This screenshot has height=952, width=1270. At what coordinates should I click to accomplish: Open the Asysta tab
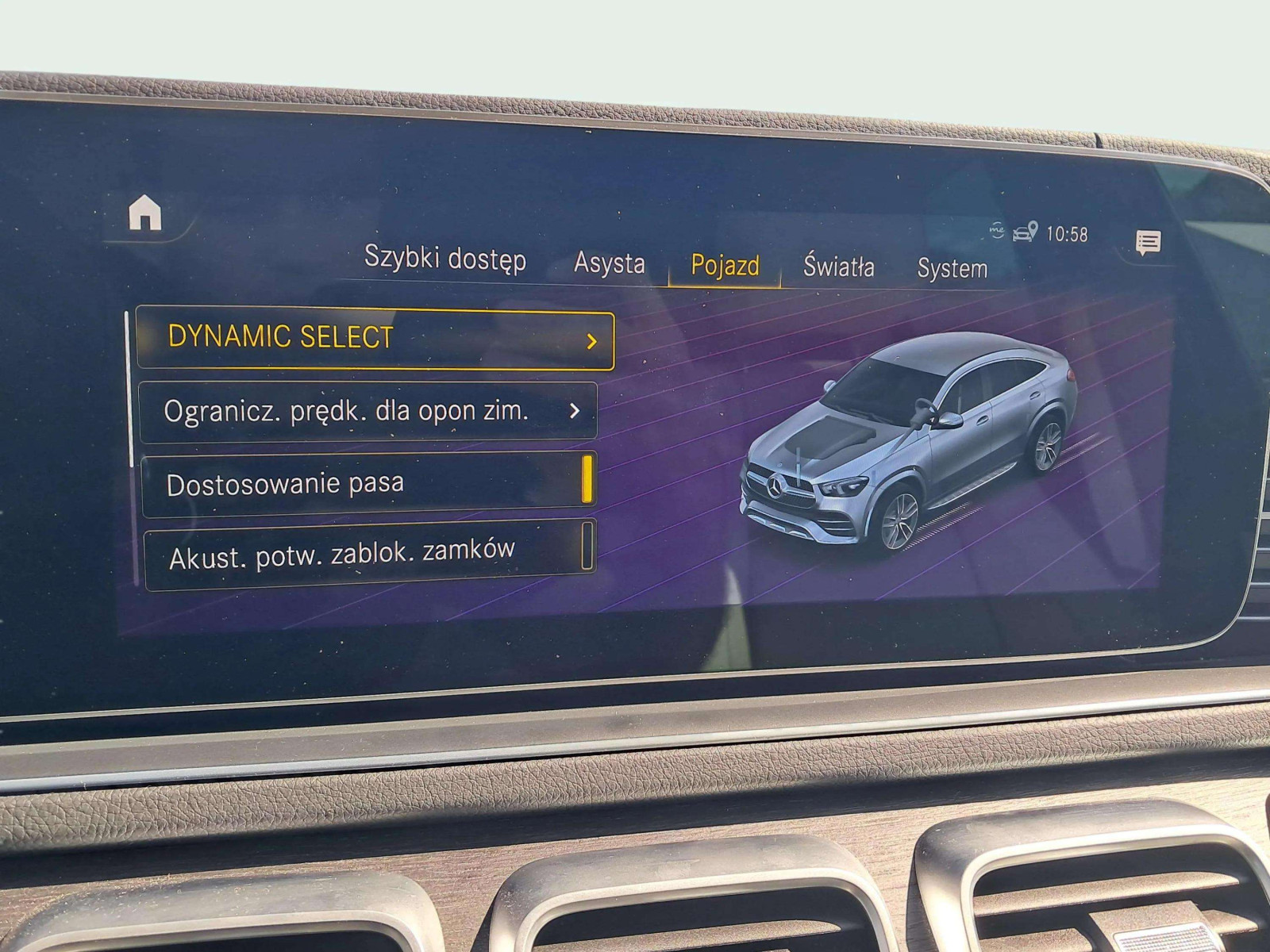pyautogui.click(x=609, y=263)
